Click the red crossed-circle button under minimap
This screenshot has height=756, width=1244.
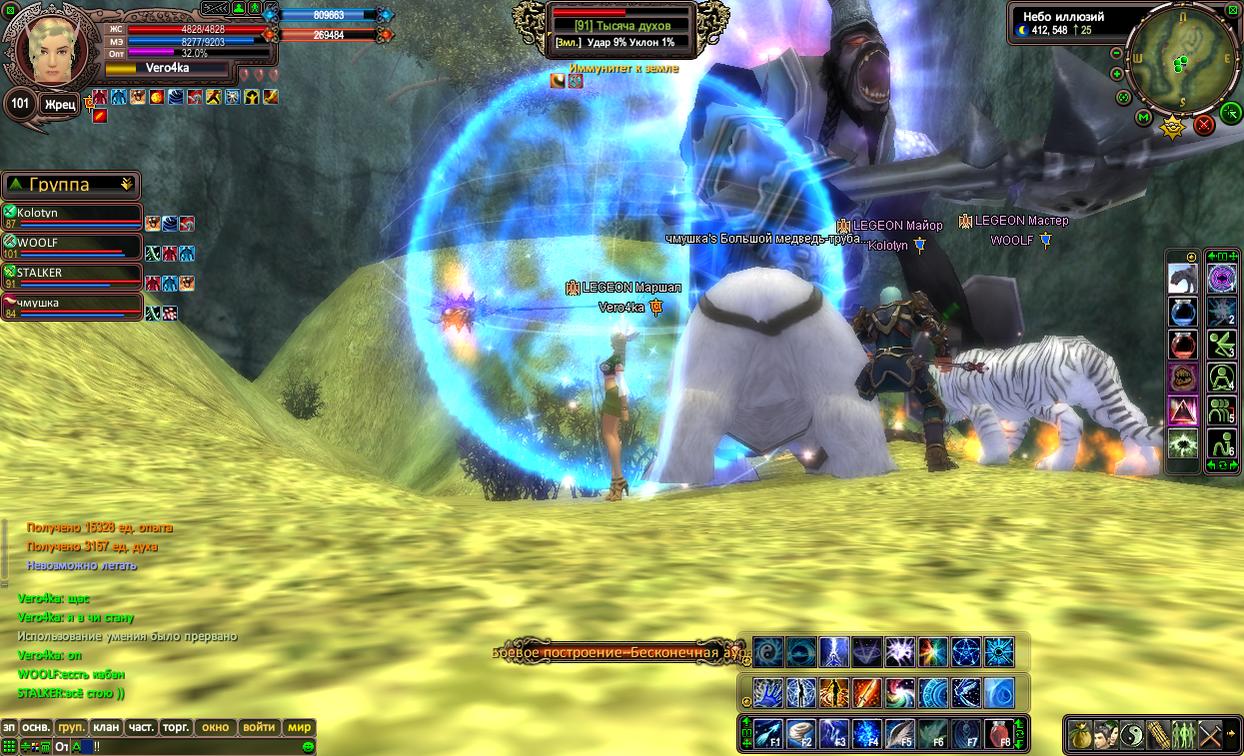tap(1204, 125)
